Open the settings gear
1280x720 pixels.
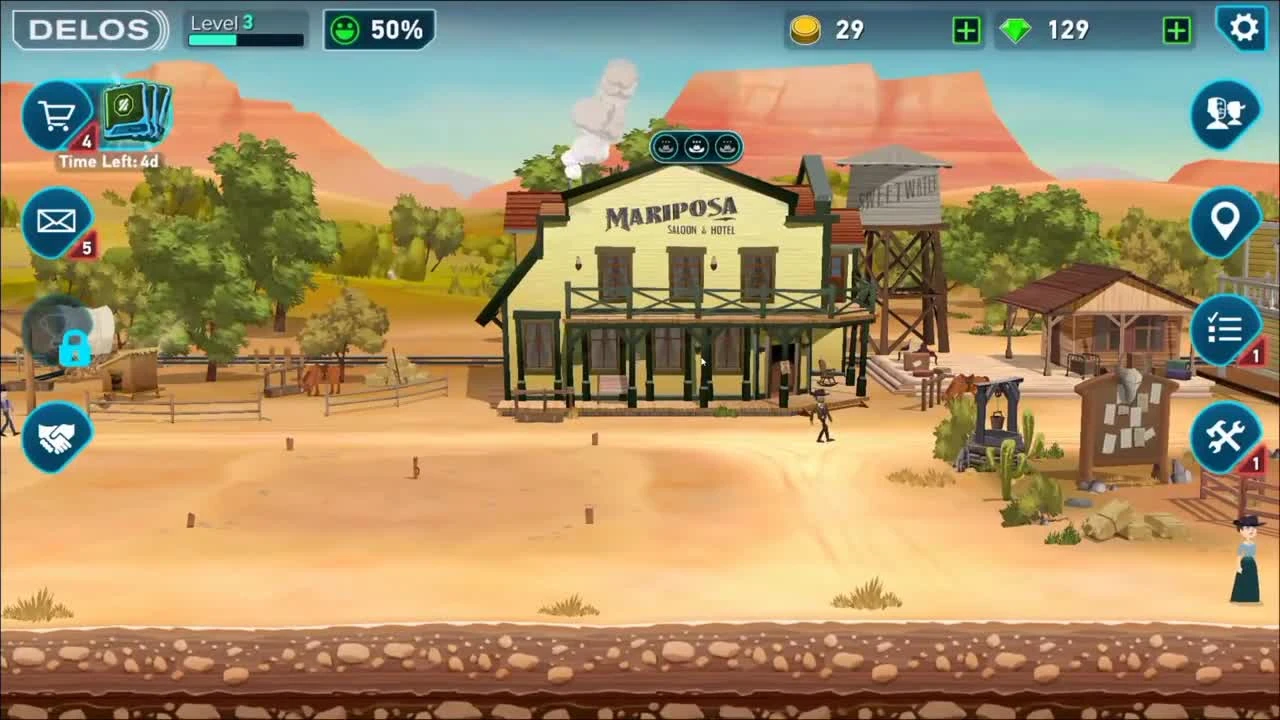pos(1243,28)
